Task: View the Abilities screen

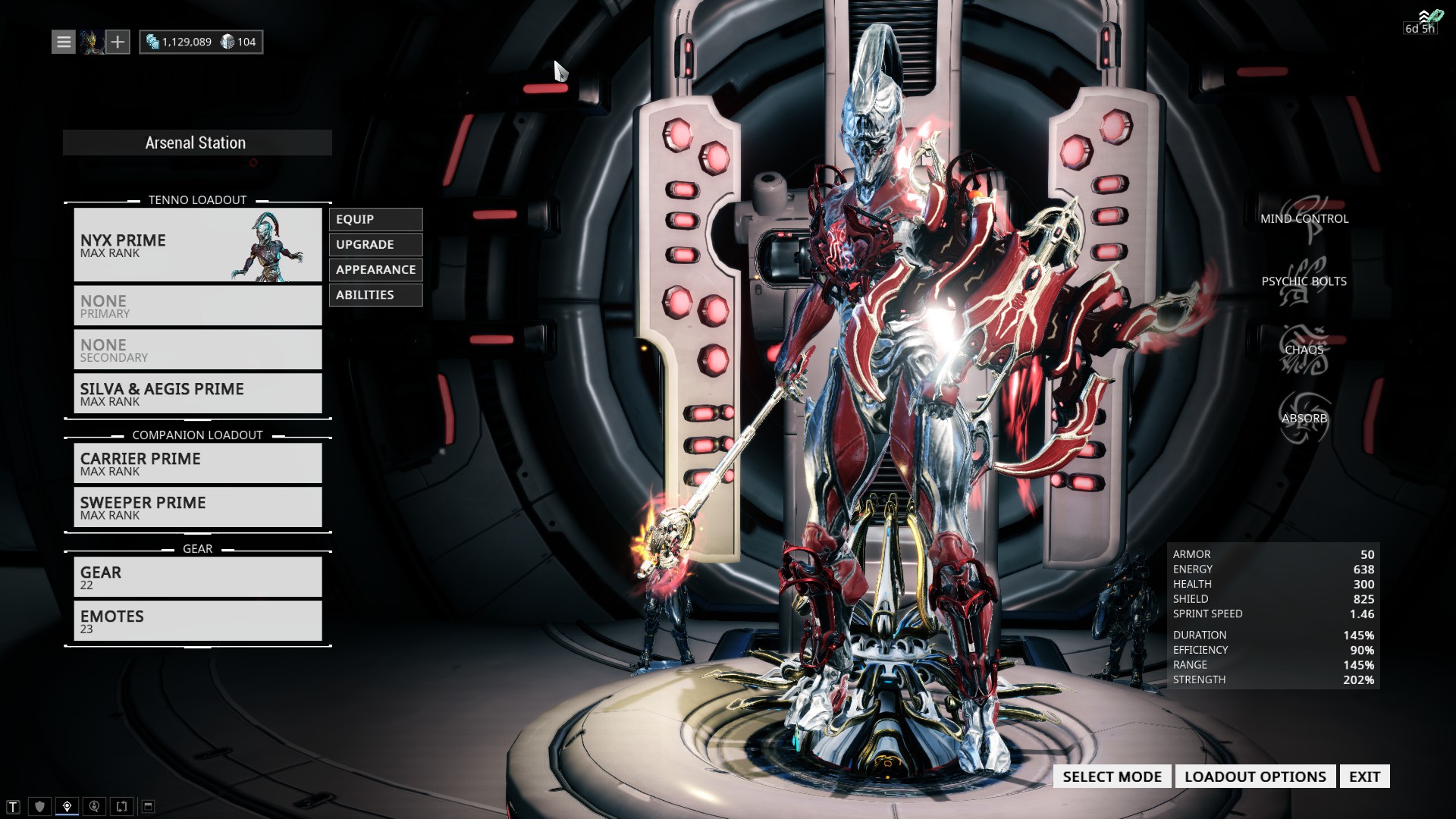Action: click(375, 294)
